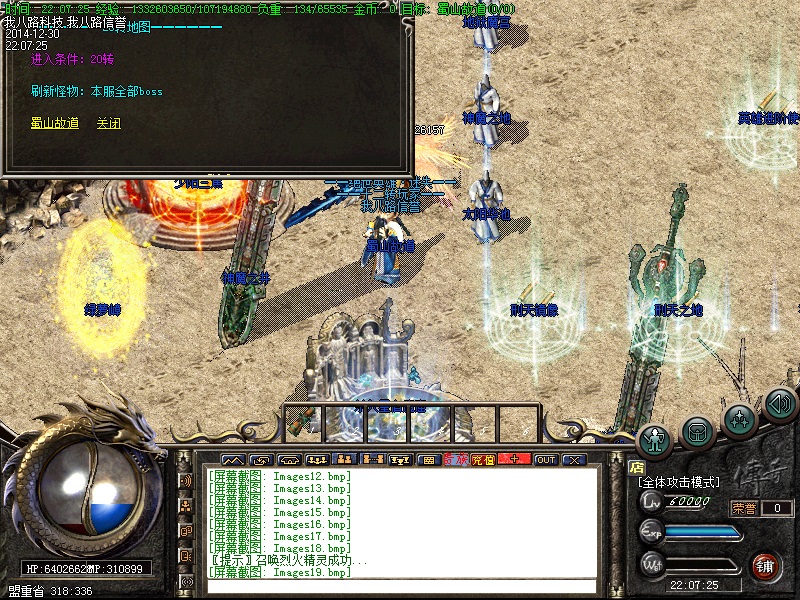
Task: Click the yellow 店 store icon
Action: coord(637,466)
